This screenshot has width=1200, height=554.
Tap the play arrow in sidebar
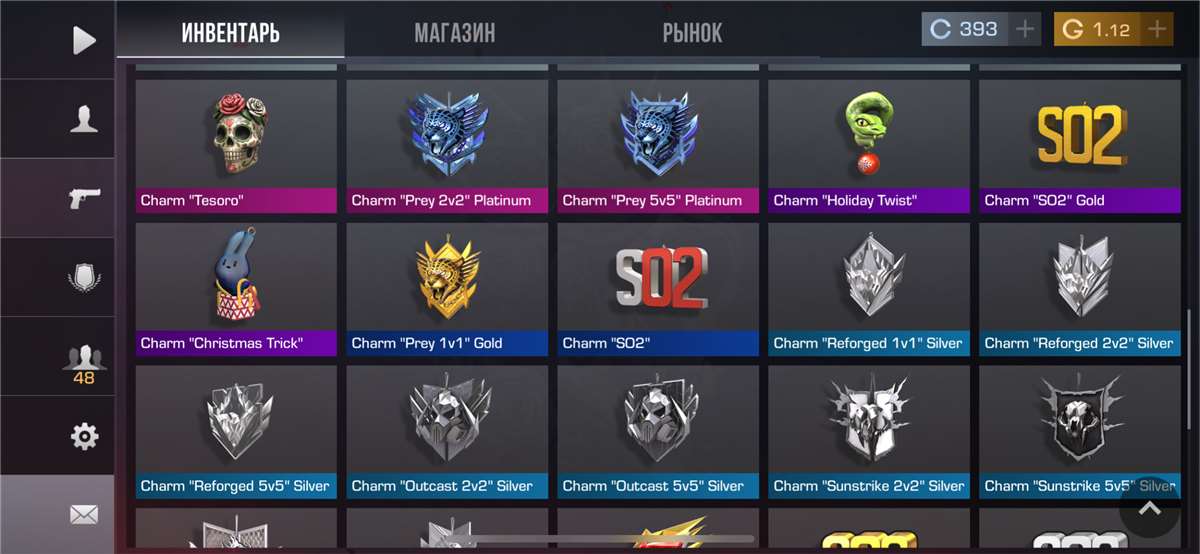coord(84,40)
